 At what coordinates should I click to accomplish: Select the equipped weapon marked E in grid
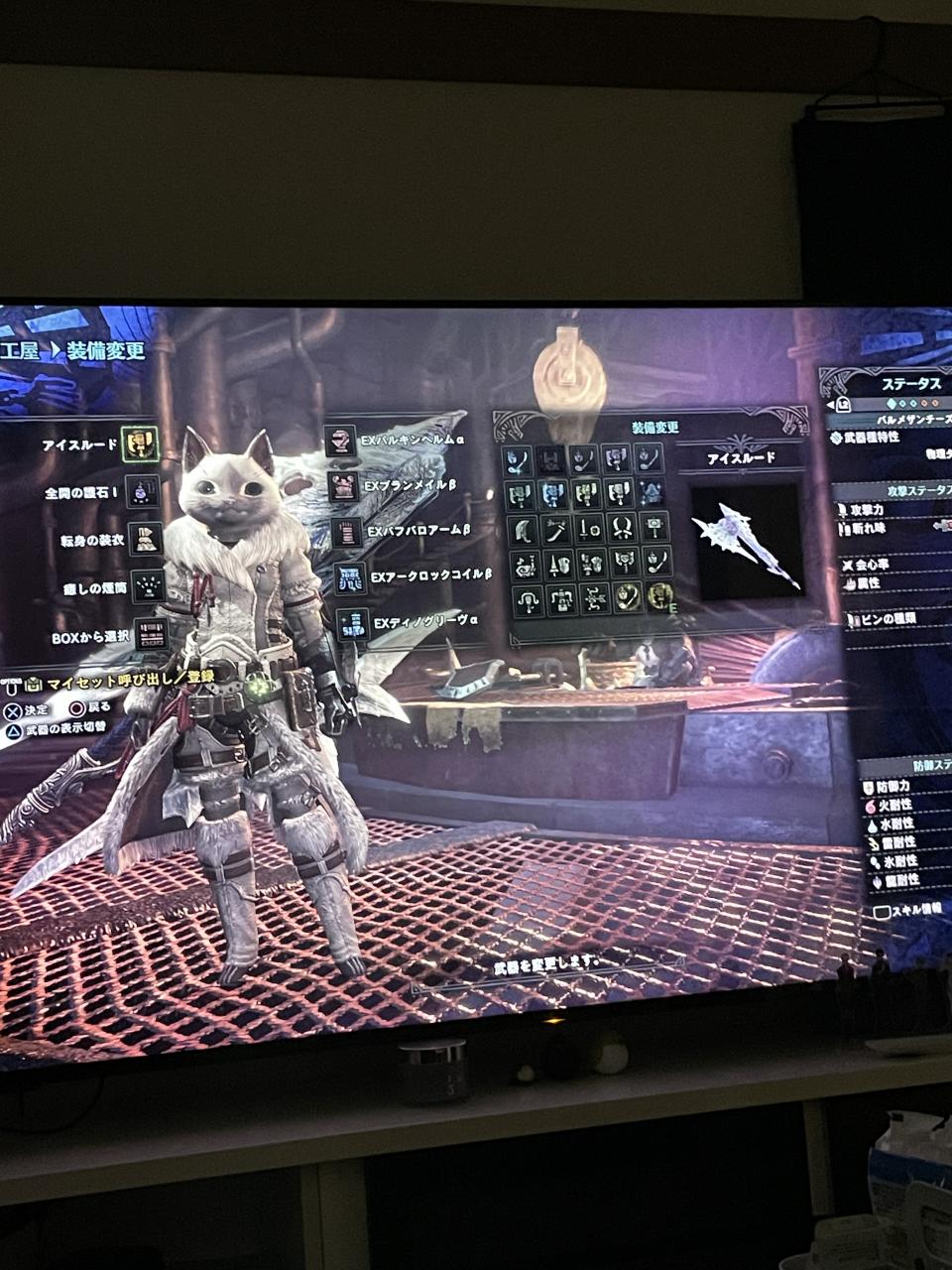[x=659, y=596]
